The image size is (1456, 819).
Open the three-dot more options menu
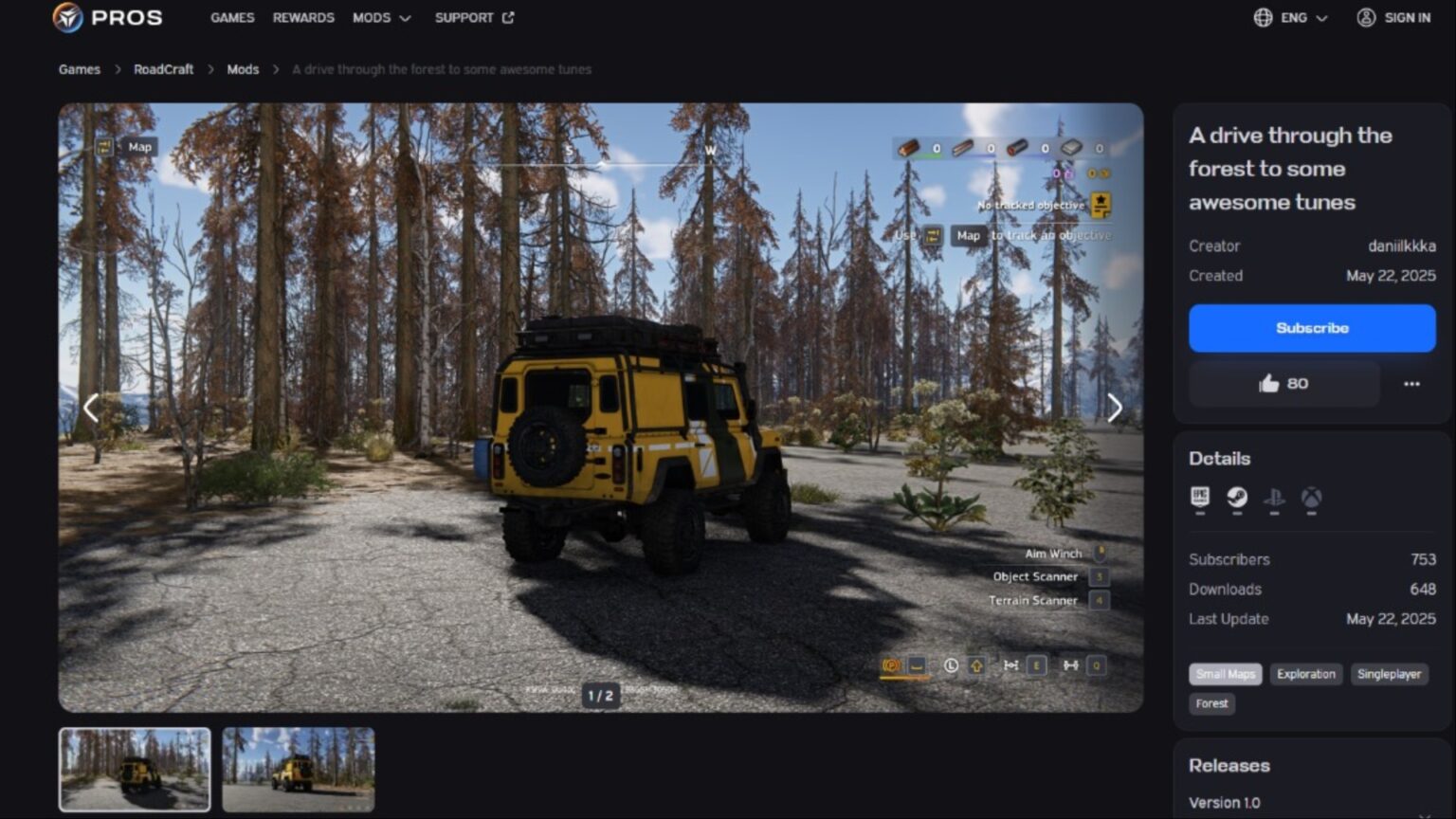[1411, 383]
